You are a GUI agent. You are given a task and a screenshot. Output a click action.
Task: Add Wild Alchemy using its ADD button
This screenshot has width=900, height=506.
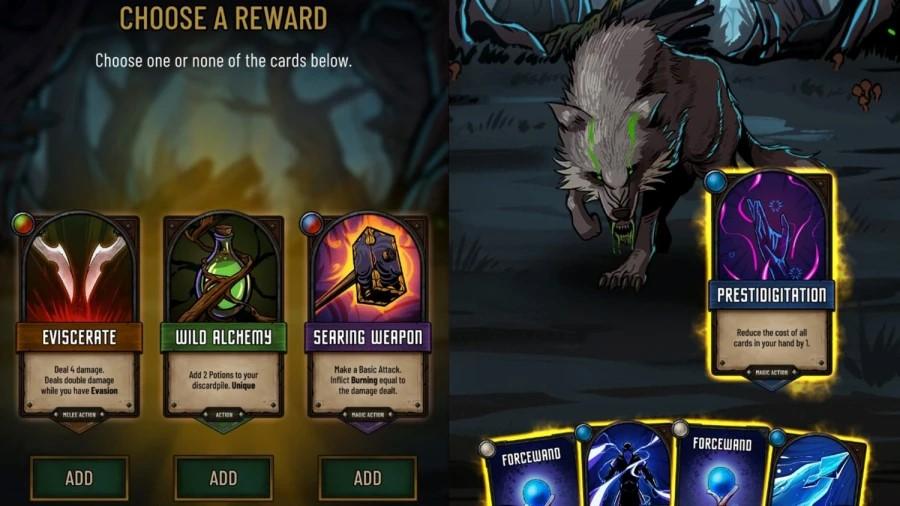(223, 477)
